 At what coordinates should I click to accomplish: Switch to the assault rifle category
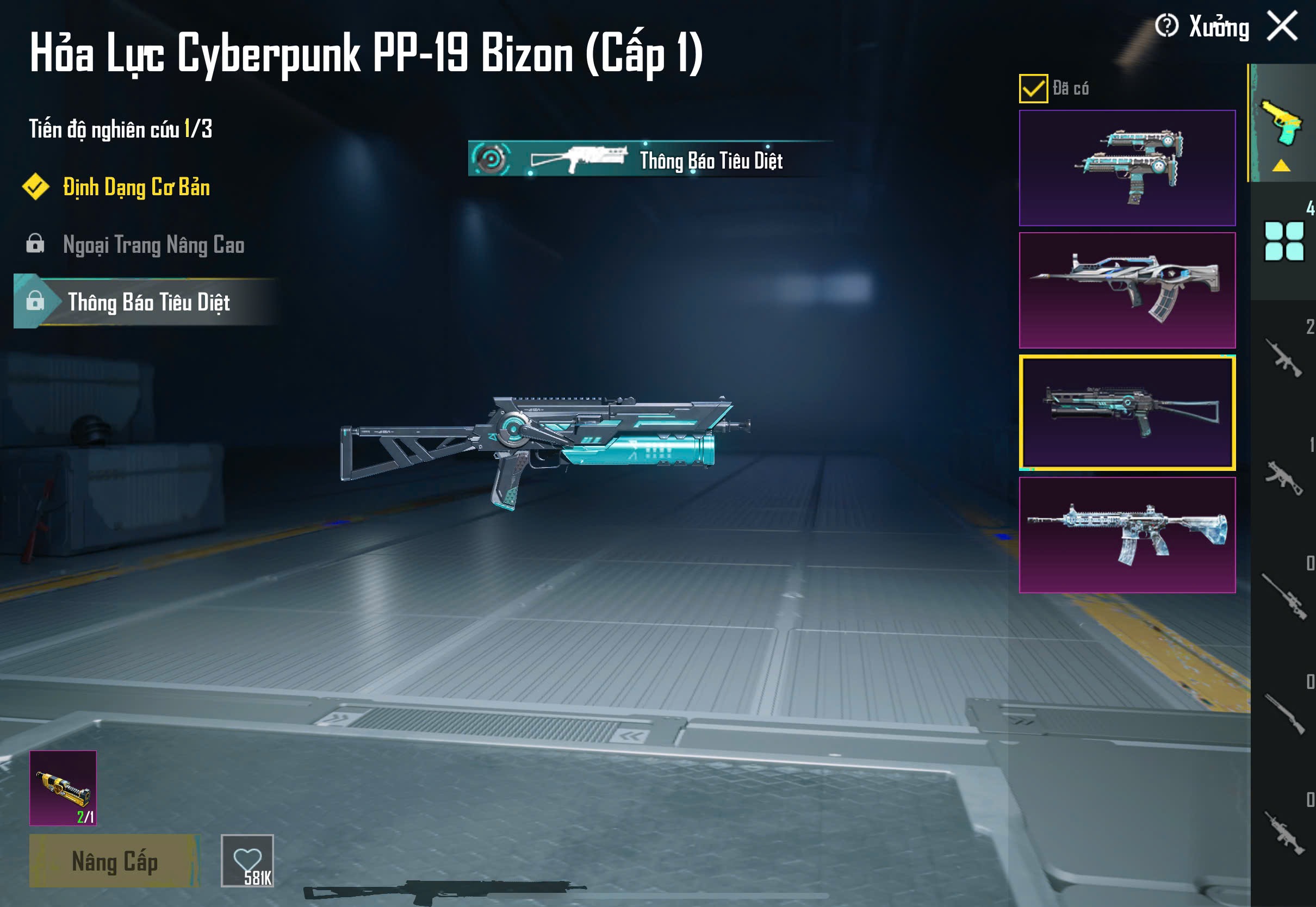1283,358
